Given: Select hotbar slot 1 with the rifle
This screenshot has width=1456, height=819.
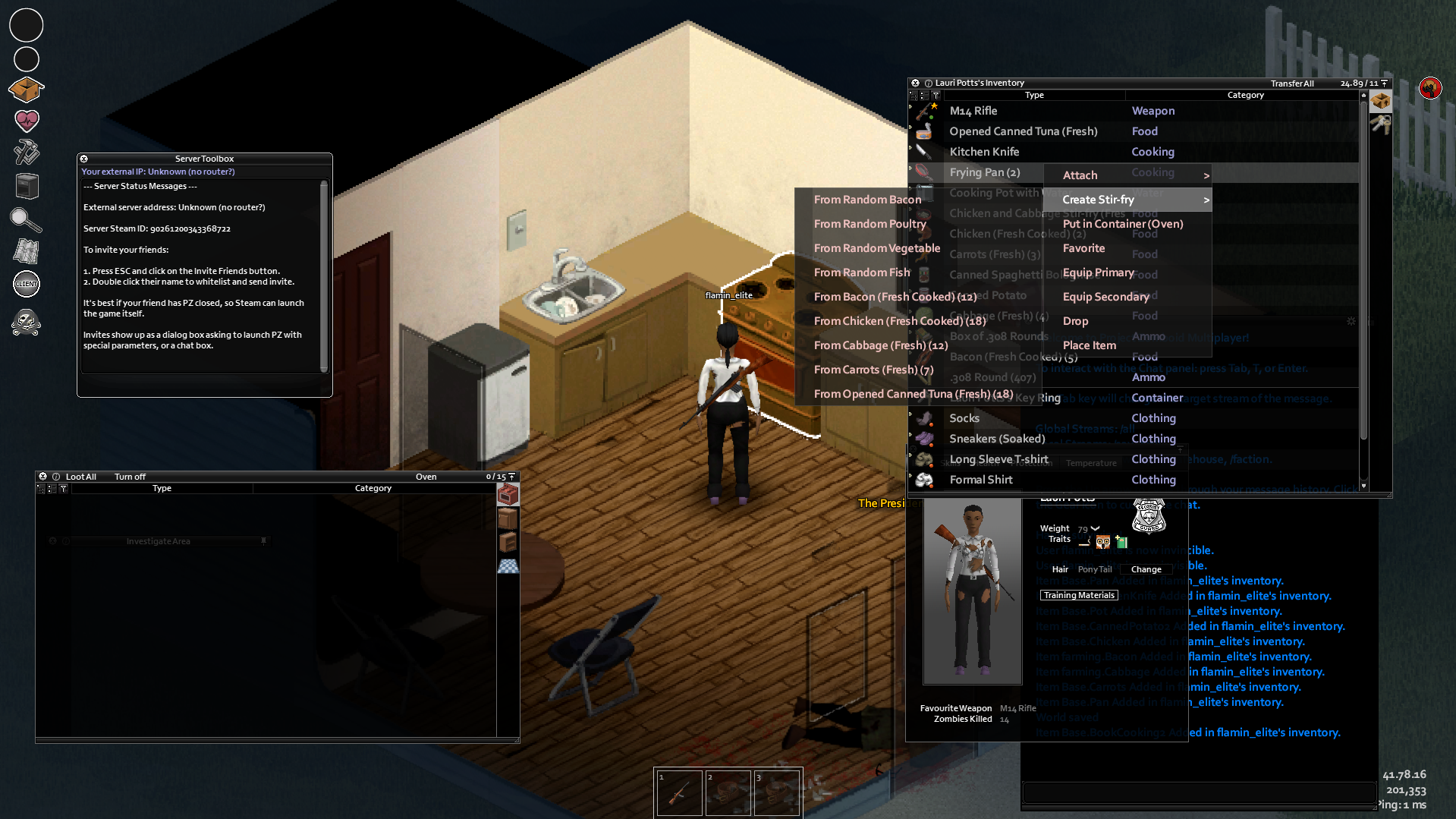Looking at the screenshot, I should (x=678, y=792).
